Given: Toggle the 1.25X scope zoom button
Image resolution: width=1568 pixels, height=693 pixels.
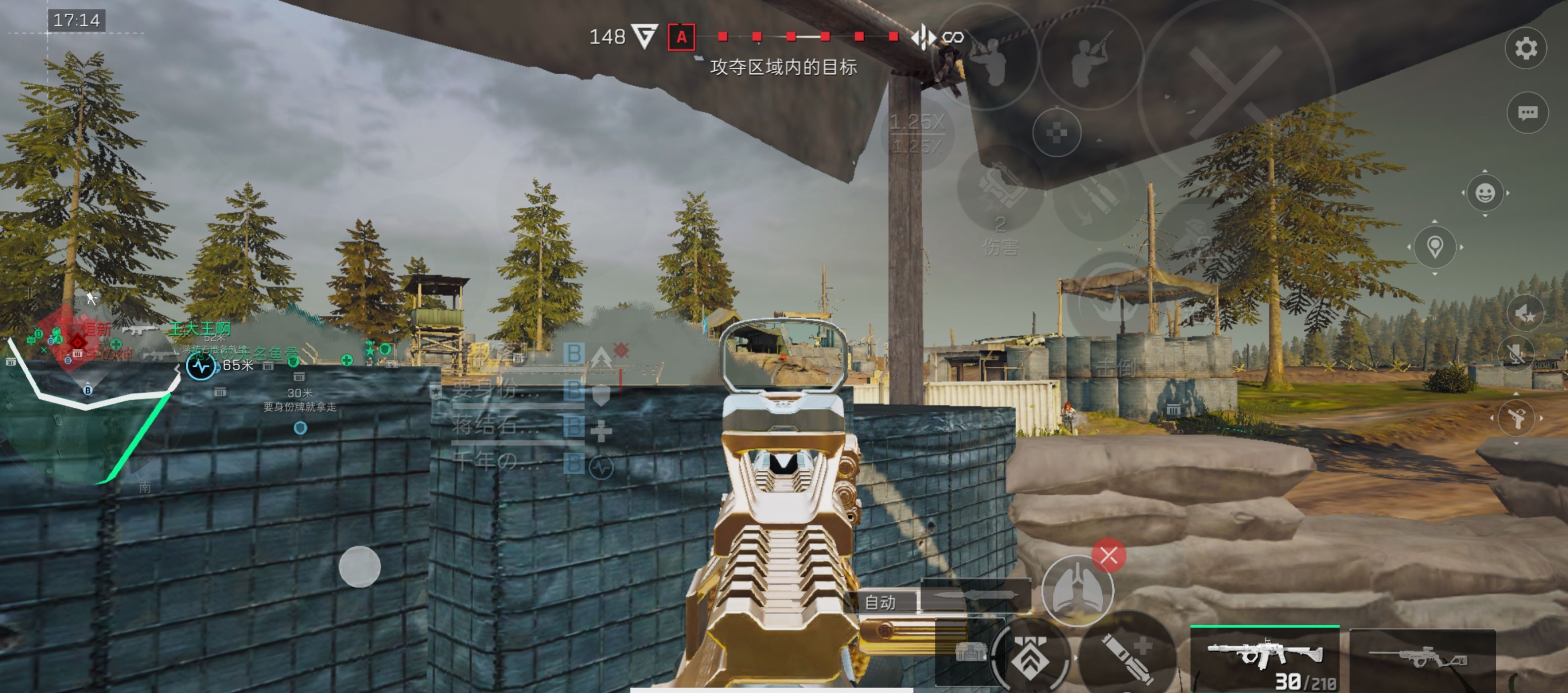Looking at the screenshot, I should point(917,134).
